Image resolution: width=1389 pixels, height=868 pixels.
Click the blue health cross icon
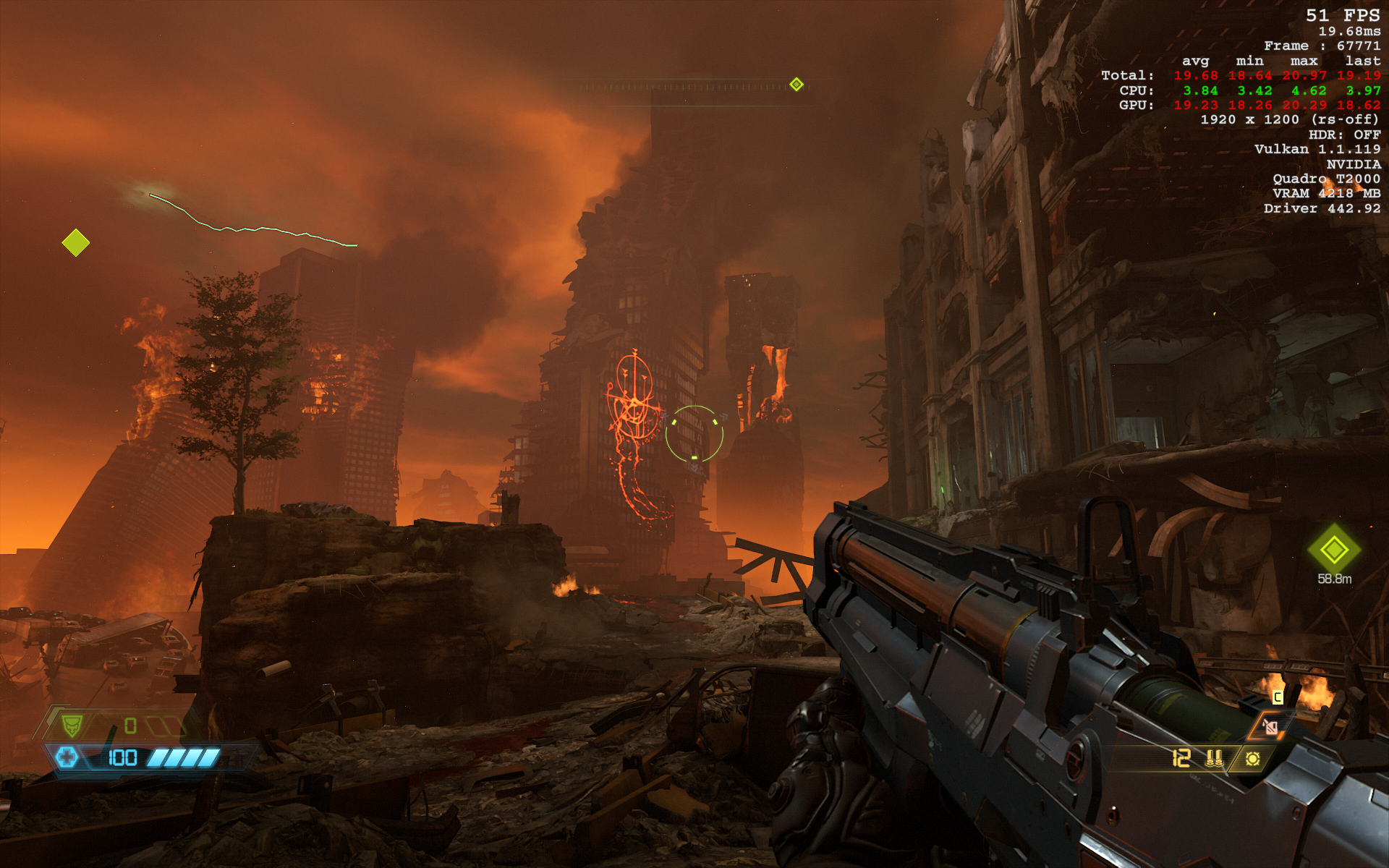pyautogui.click(x=67, y=757)
